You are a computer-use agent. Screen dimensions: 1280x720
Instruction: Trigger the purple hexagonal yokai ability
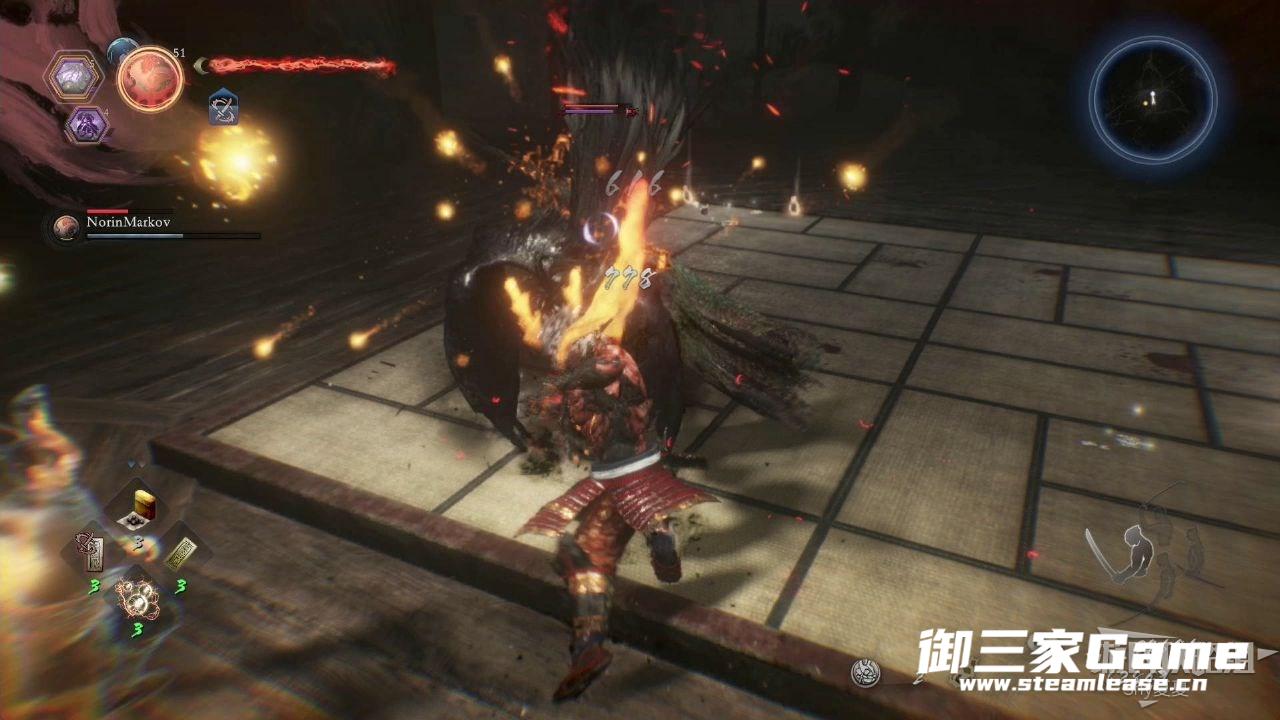pyautogui.click(x=86, y=125)
